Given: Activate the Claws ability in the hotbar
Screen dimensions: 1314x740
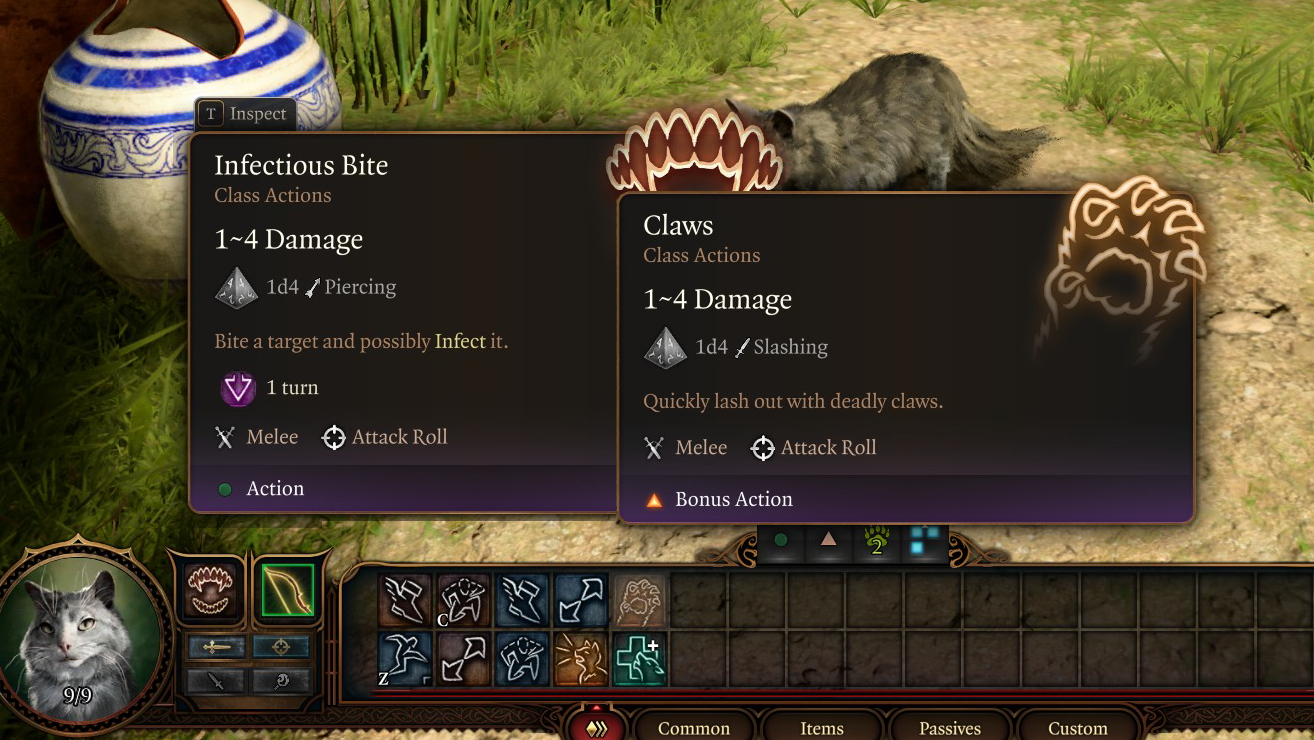Looking at the screenshot, I should coord(640,600).
